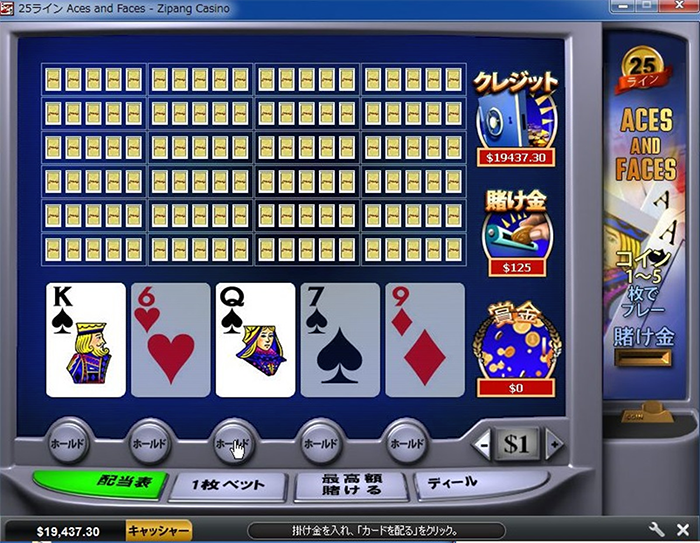Choose the 9 of diamonds card
Image resolution: width=700 pixels, height=543 pixels.
[x=425, y=339]
